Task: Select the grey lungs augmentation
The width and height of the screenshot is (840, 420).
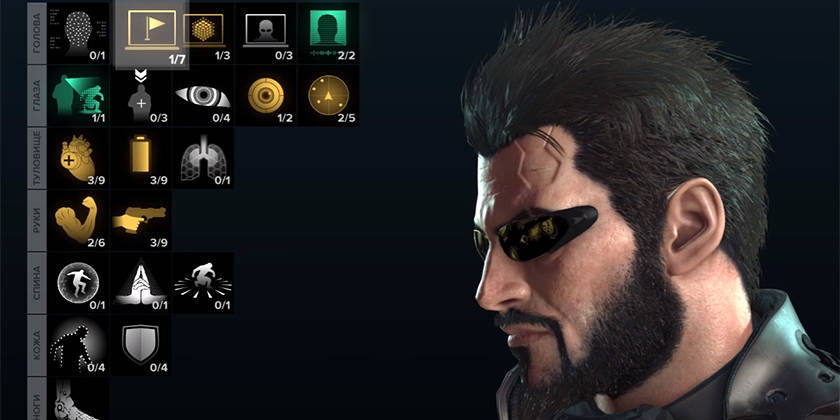Action: pos(203,157)
